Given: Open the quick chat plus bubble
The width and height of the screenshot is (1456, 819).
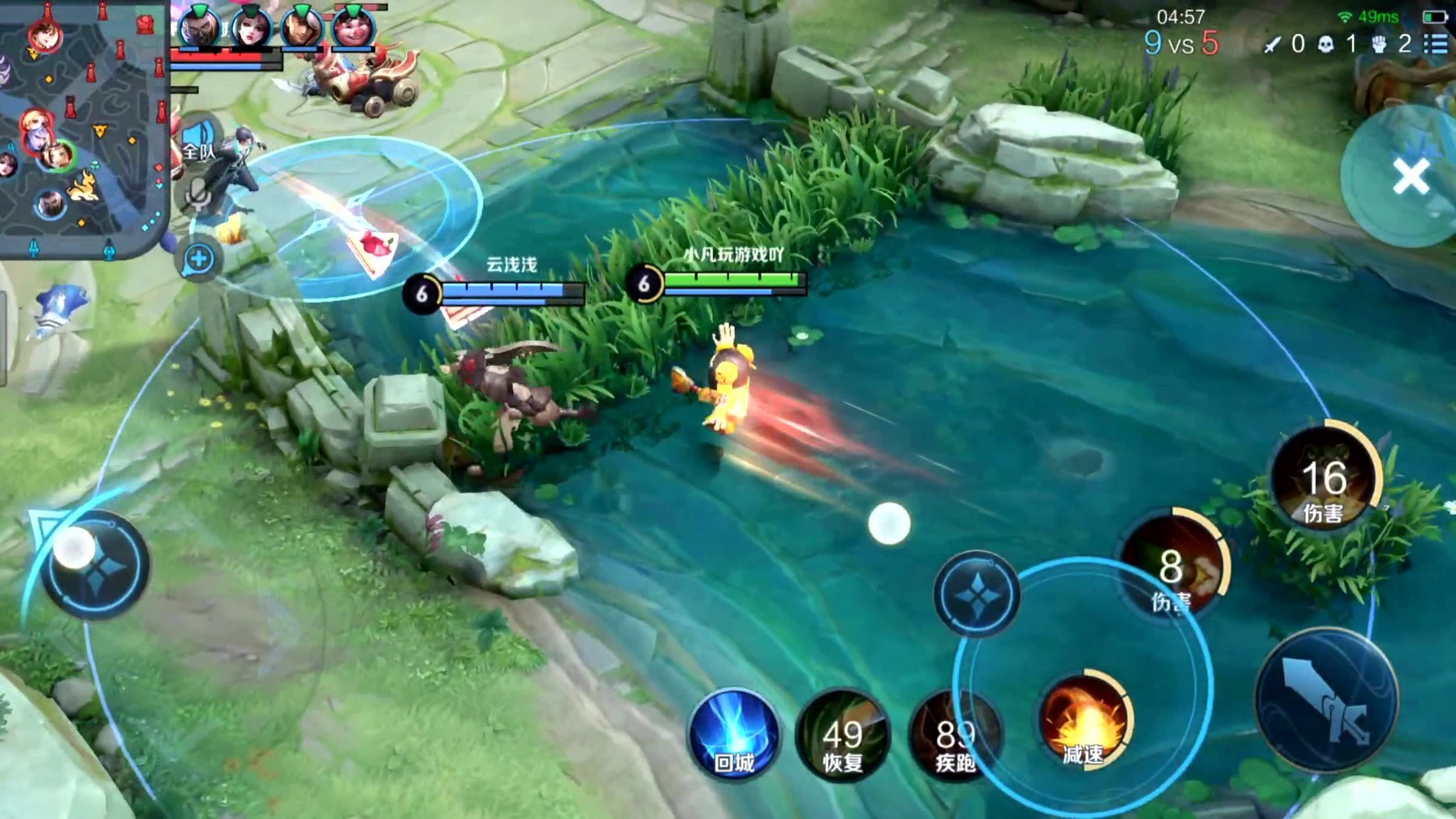Looking at the screenshot, I should (x=198, y=260).
